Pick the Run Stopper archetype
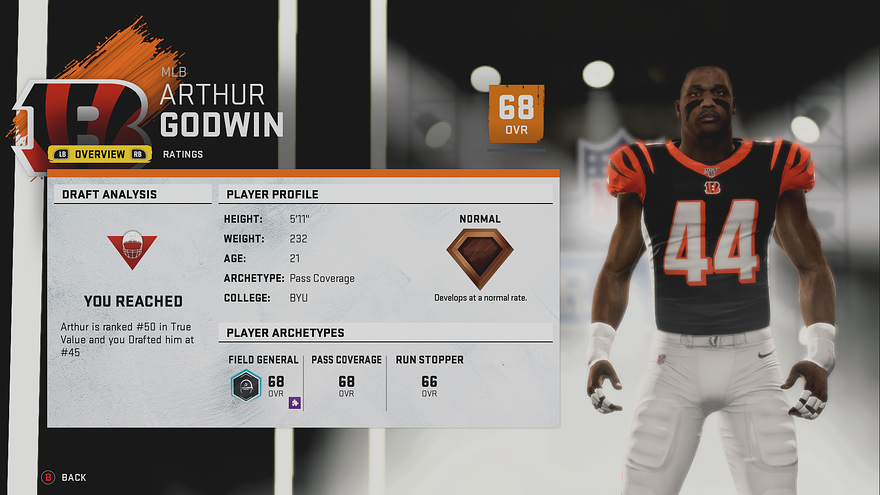880x495 pixels. [x=429, y=380]
